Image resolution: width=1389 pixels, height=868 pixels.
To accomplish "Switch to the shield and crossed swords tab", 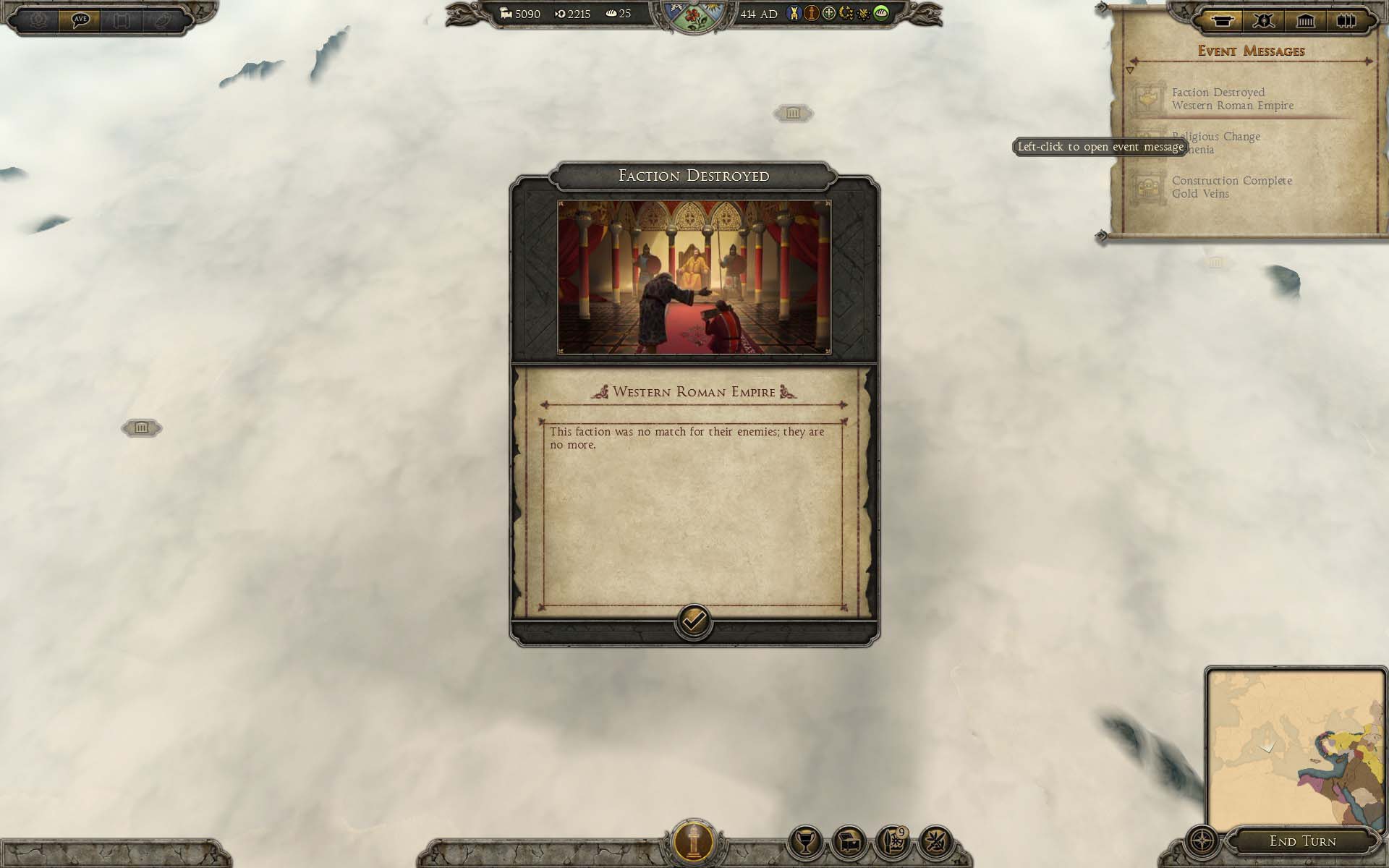I will (1263, 20).
